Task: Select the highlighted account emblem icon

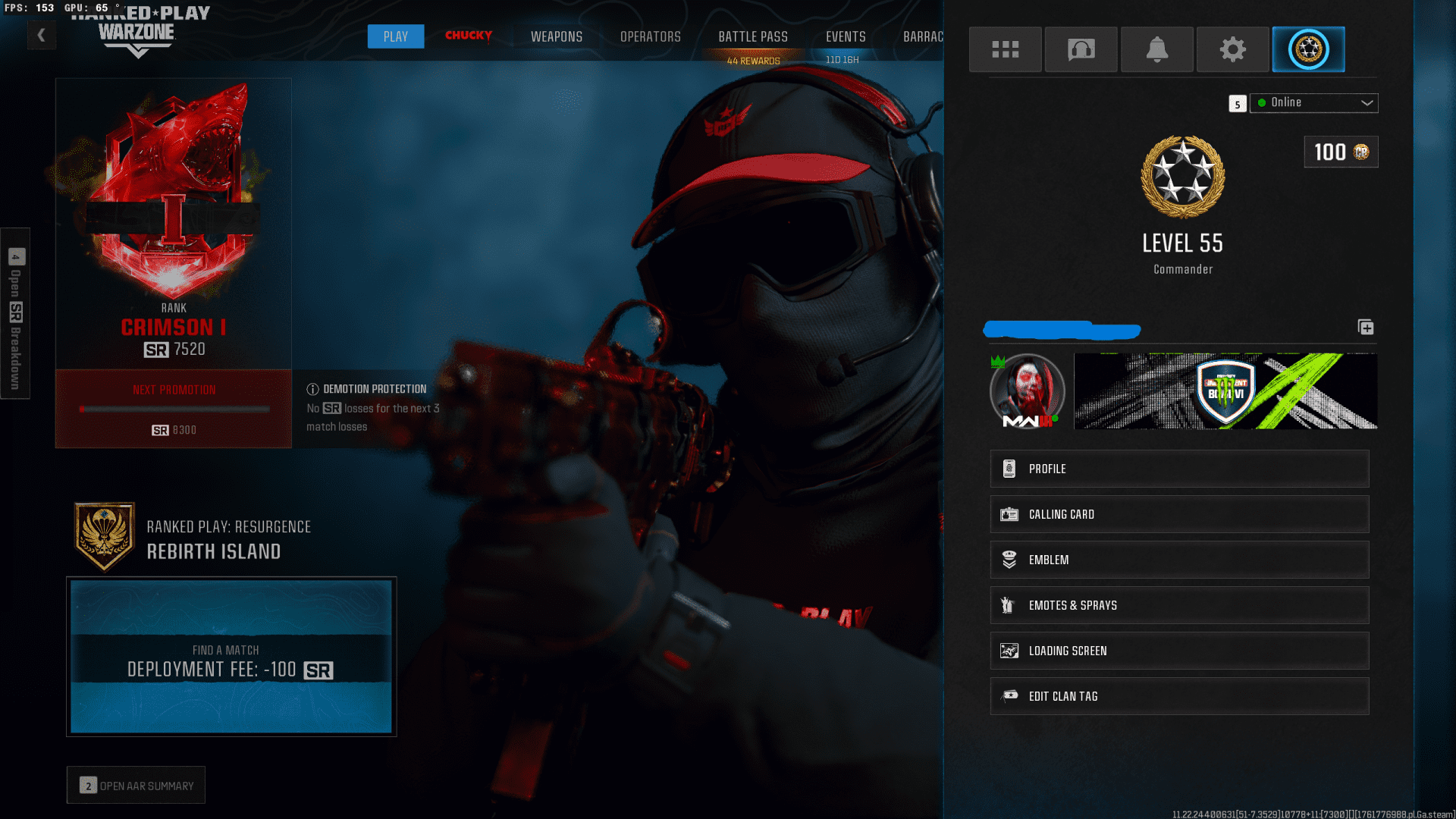Action: (1308, 49)
